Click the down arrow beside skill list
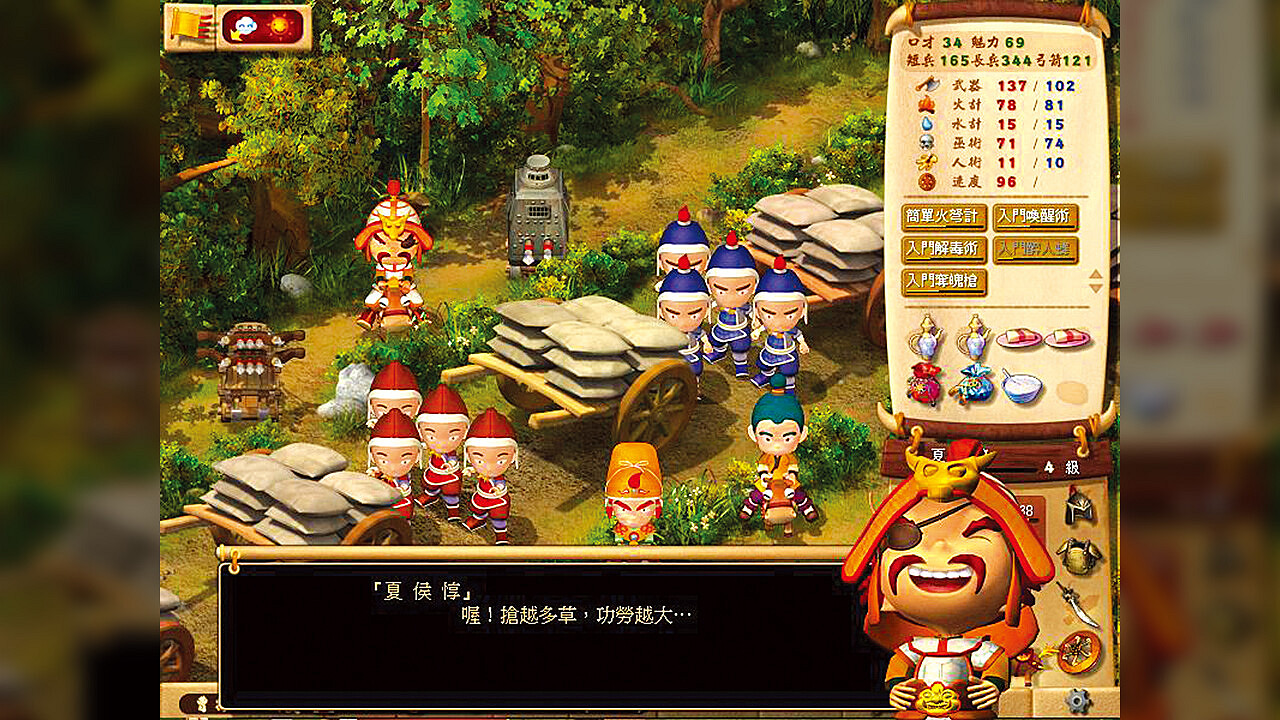1280x720 pixels. pos(1095,286)
